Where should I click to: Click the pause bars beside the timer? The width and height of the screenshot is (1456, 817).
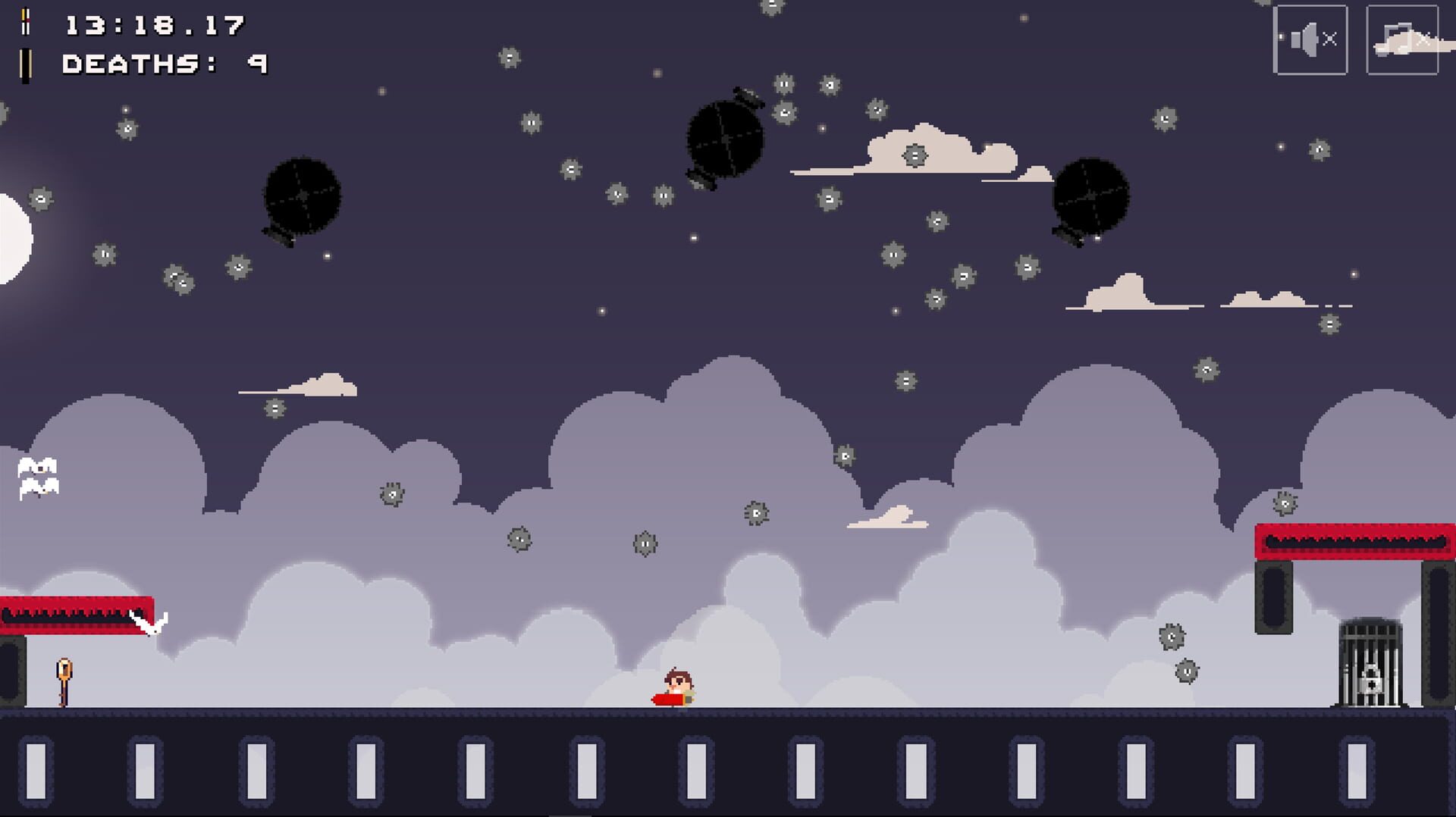[27, 23]
